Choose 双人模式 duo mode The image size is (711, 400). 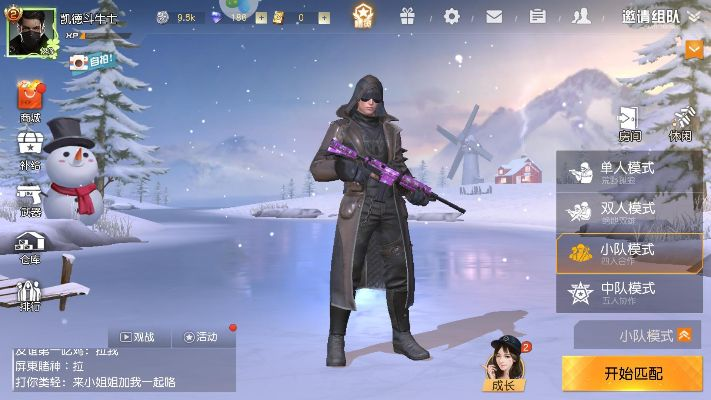[x=628, y=213]
